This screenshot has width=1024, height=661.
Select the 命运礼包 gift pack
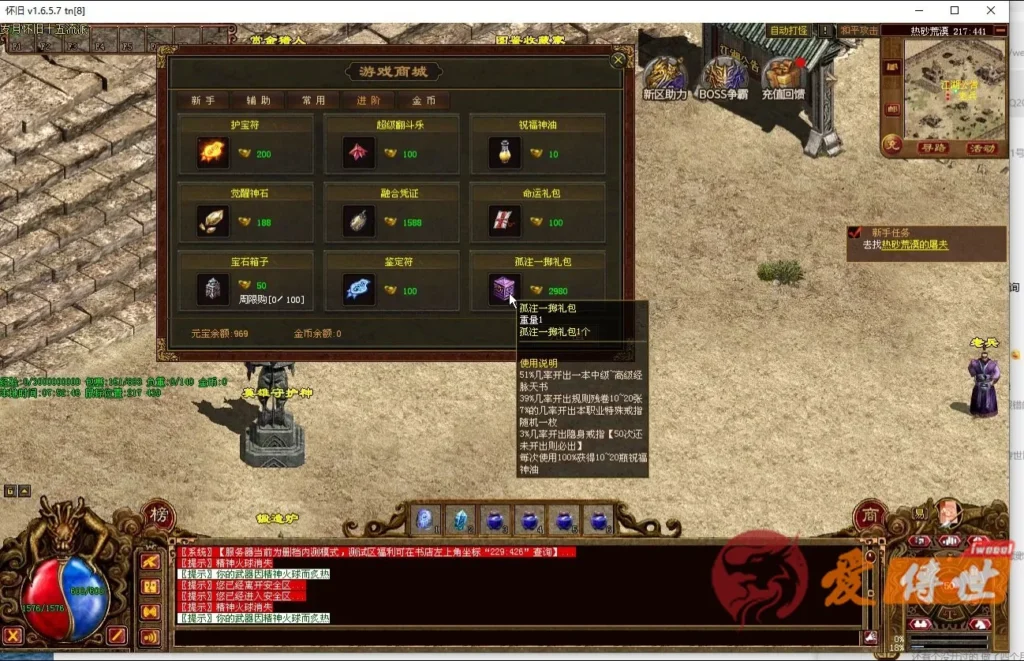click(x=504, y=220)
